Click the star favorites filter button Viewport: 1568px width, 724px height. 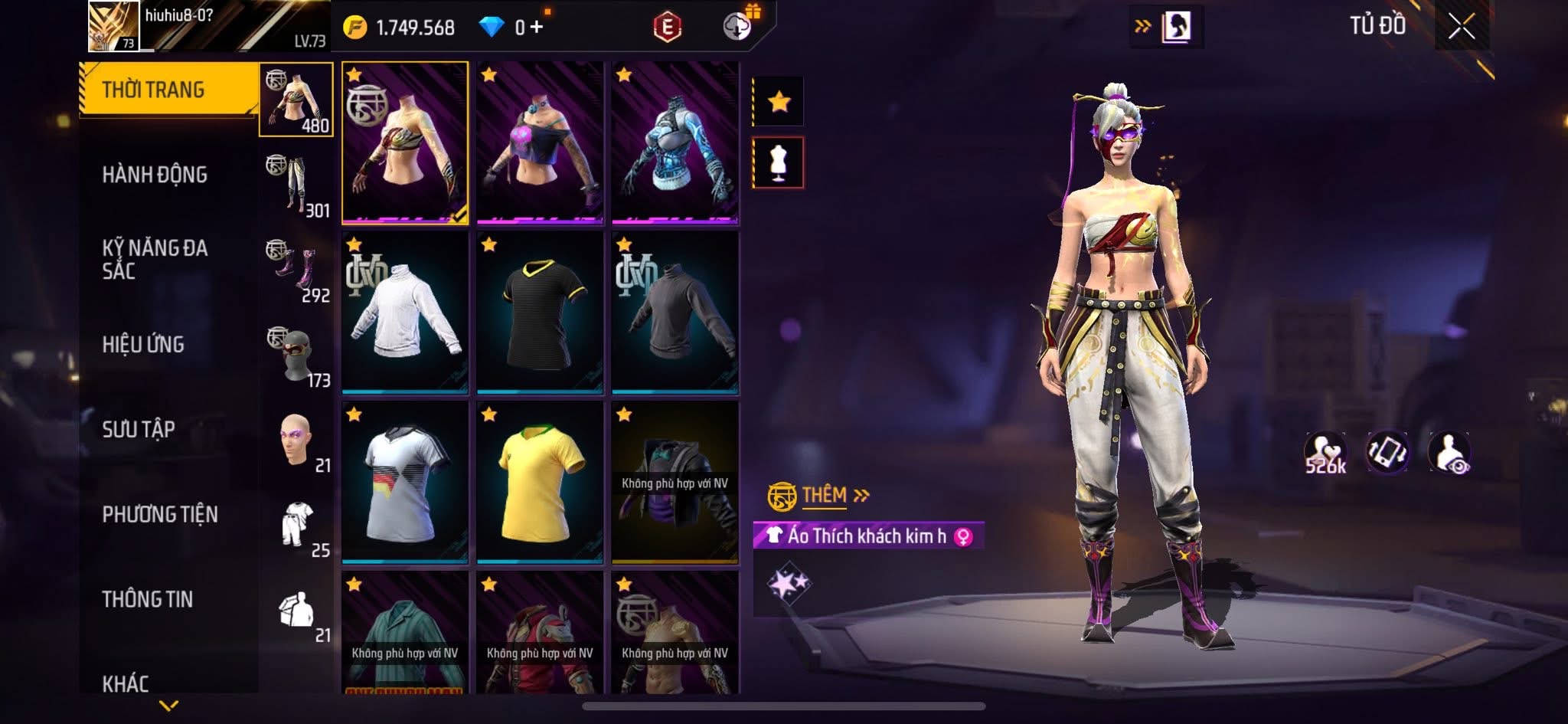pos(779,101)
